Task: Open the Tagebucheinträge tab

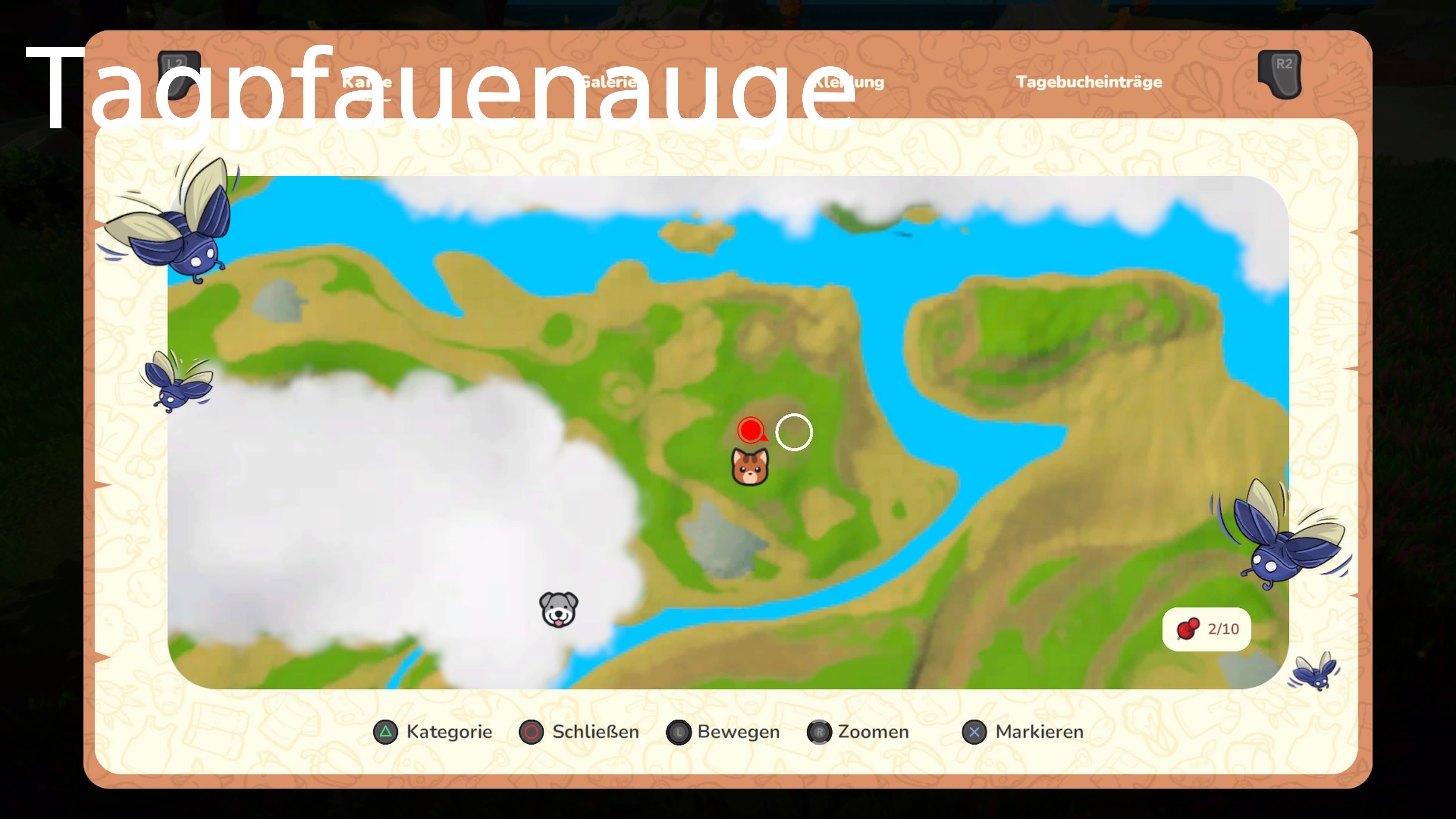Action: click(x=1089, y=82)
